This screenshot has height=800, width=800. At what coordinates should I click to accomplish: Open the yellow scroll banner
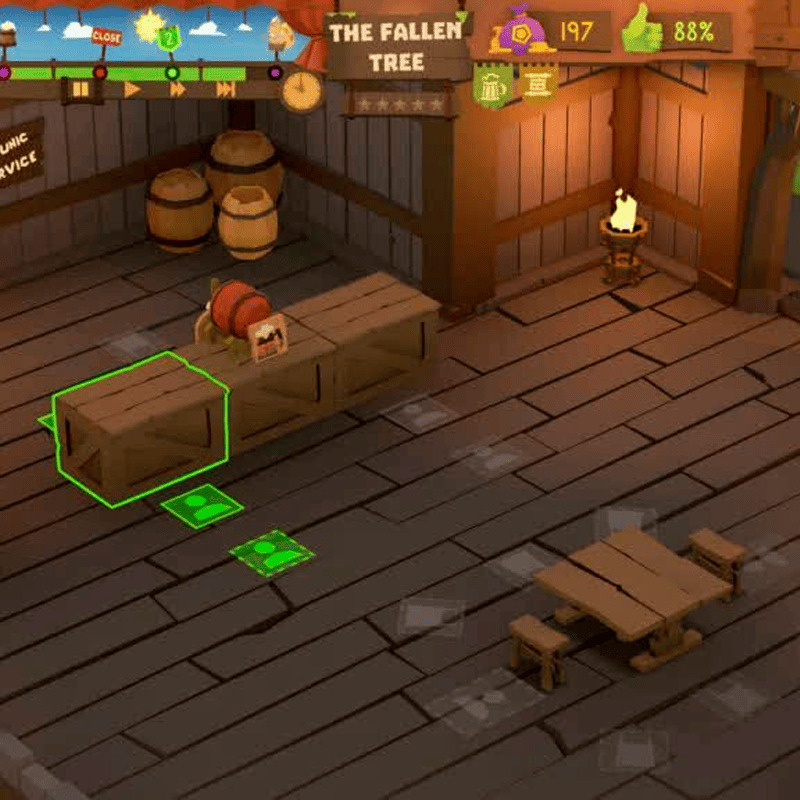[537, 84]
